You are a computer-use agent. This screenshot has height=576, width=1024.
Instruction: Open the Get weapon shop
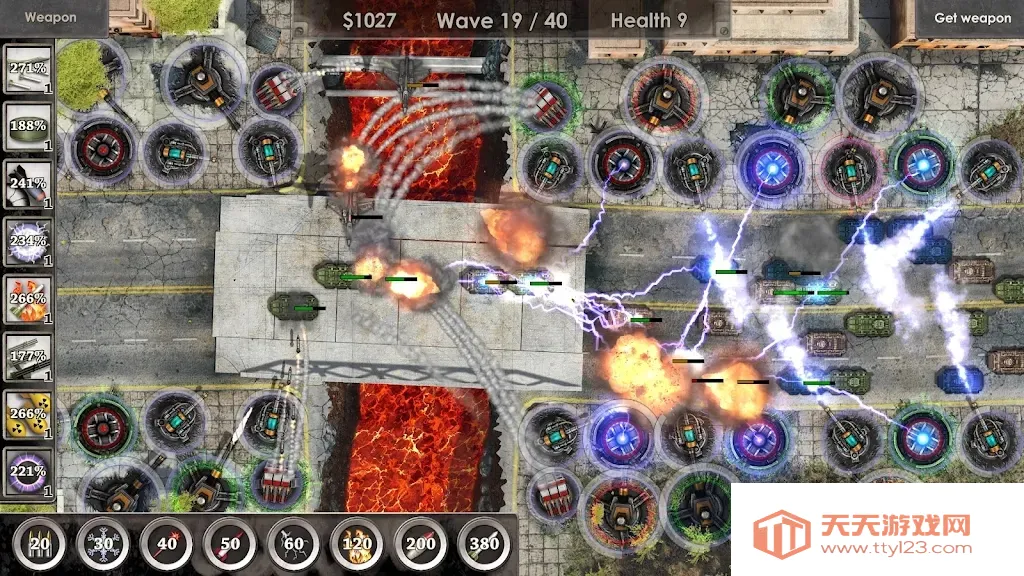(972, 18)
